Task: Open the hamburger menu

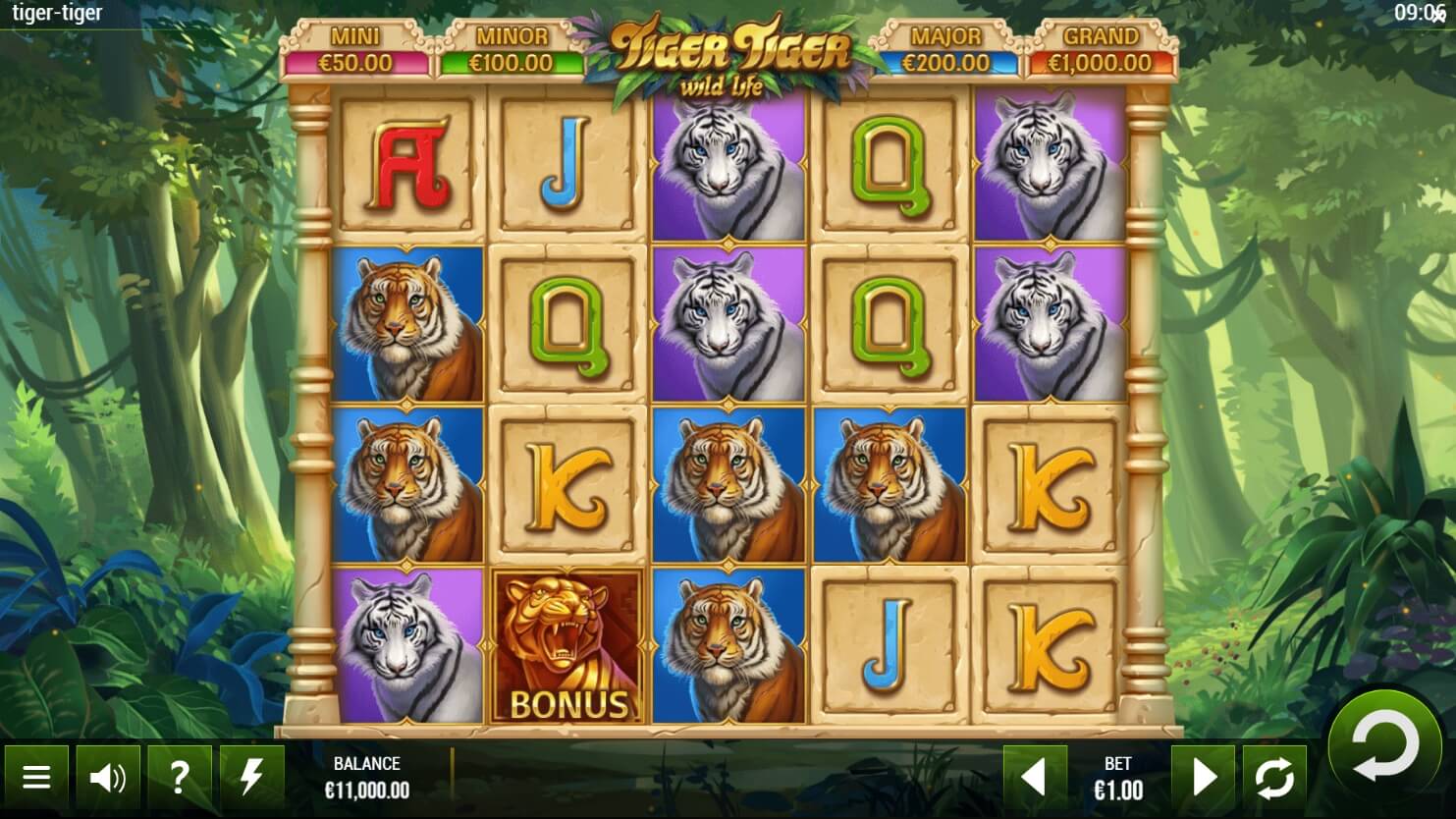Action: (36, 779)
